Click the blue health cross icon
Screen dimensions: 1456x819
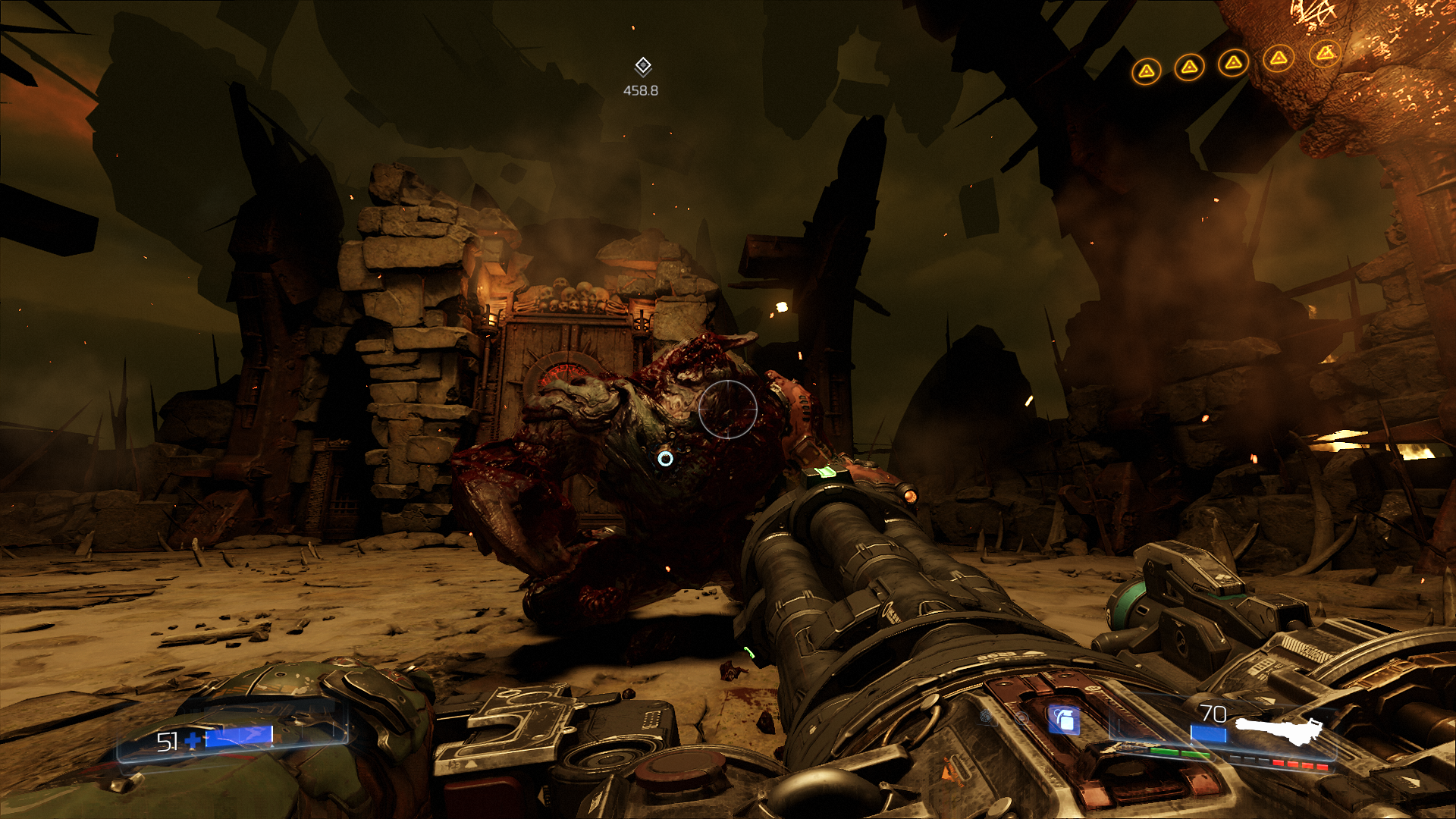point(193,740)
